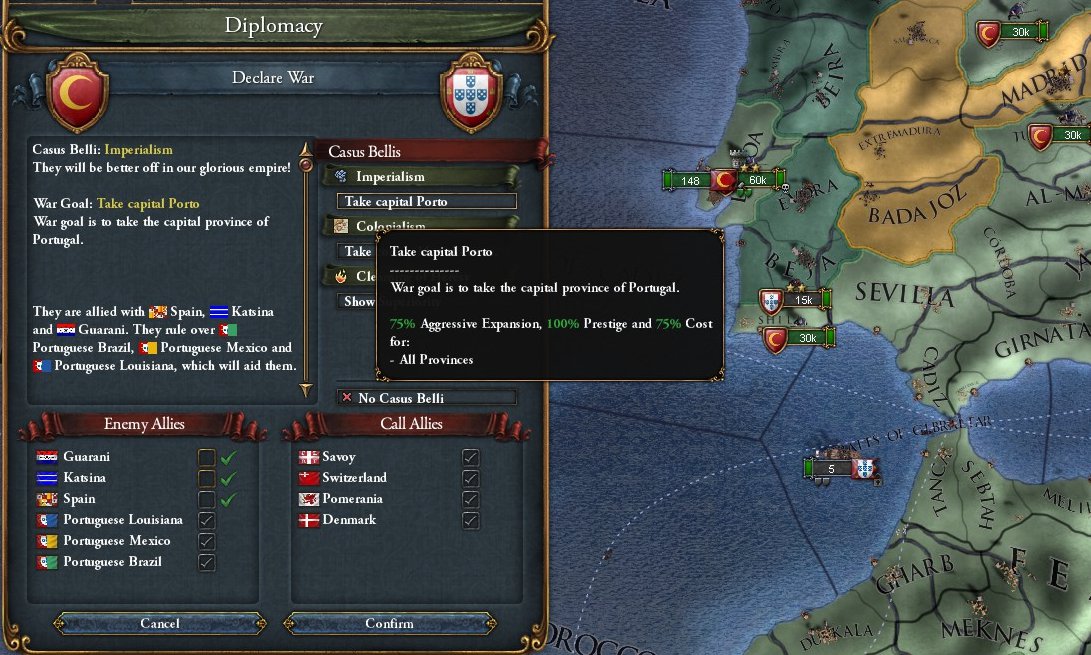The height and width of the screenshot is (655, 1091).
Task: Select the Portuguese 15k army counter
Action: point(795,299)
